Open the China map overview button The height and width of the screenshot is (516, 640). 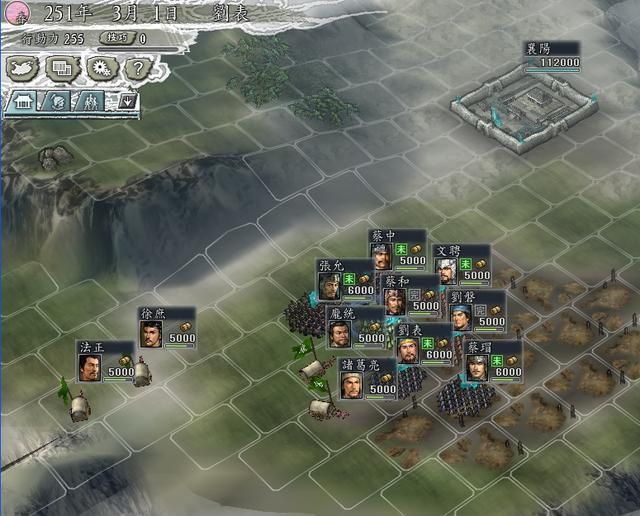24,68
